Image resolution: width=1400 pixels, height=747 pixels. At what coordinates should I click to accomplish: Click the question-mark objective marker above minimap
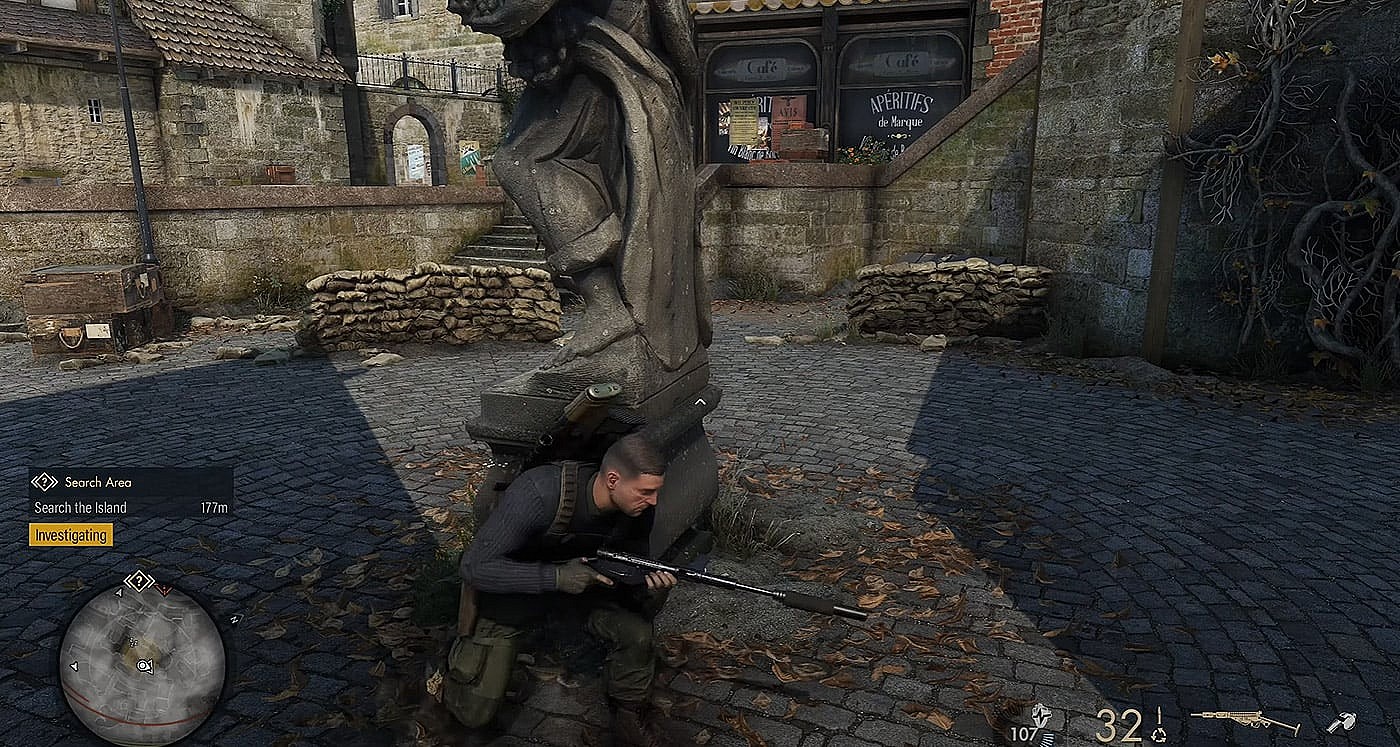pyautogui.click(x=138, y=580)
